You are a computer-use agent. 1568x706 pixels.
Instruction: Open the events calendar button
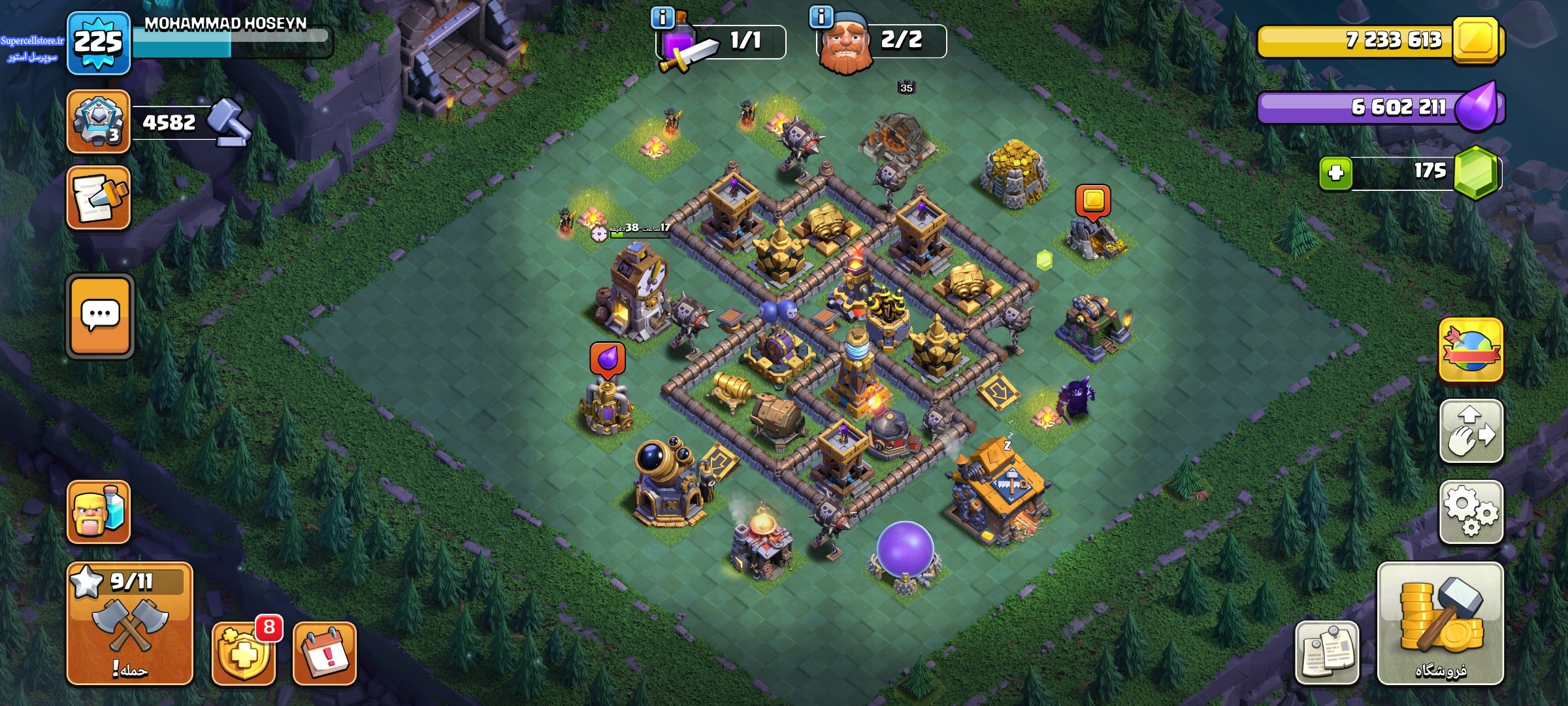click(x=325, y=653)
